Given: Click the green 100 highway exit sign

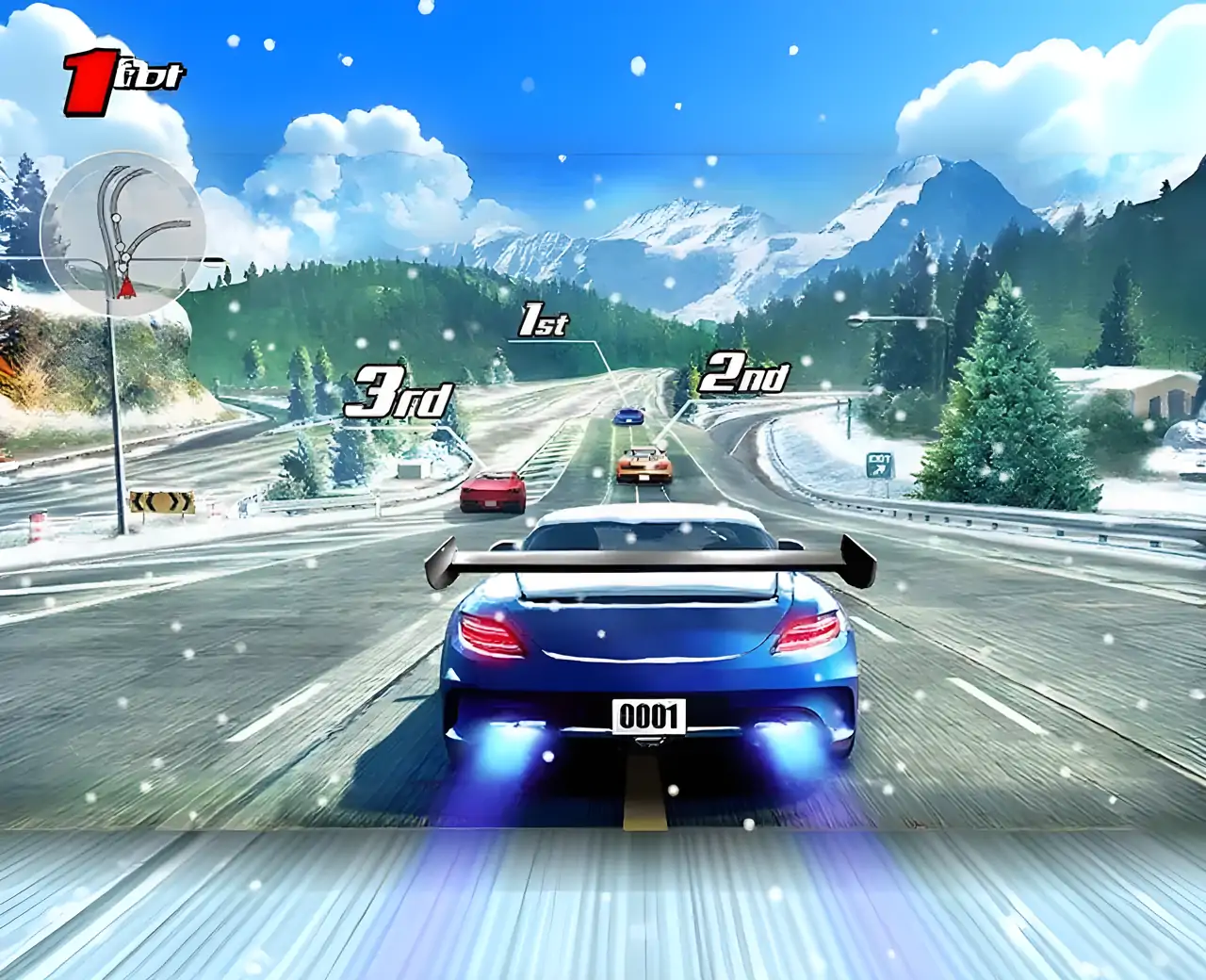Looking at the screenshot, I should 881,464.
